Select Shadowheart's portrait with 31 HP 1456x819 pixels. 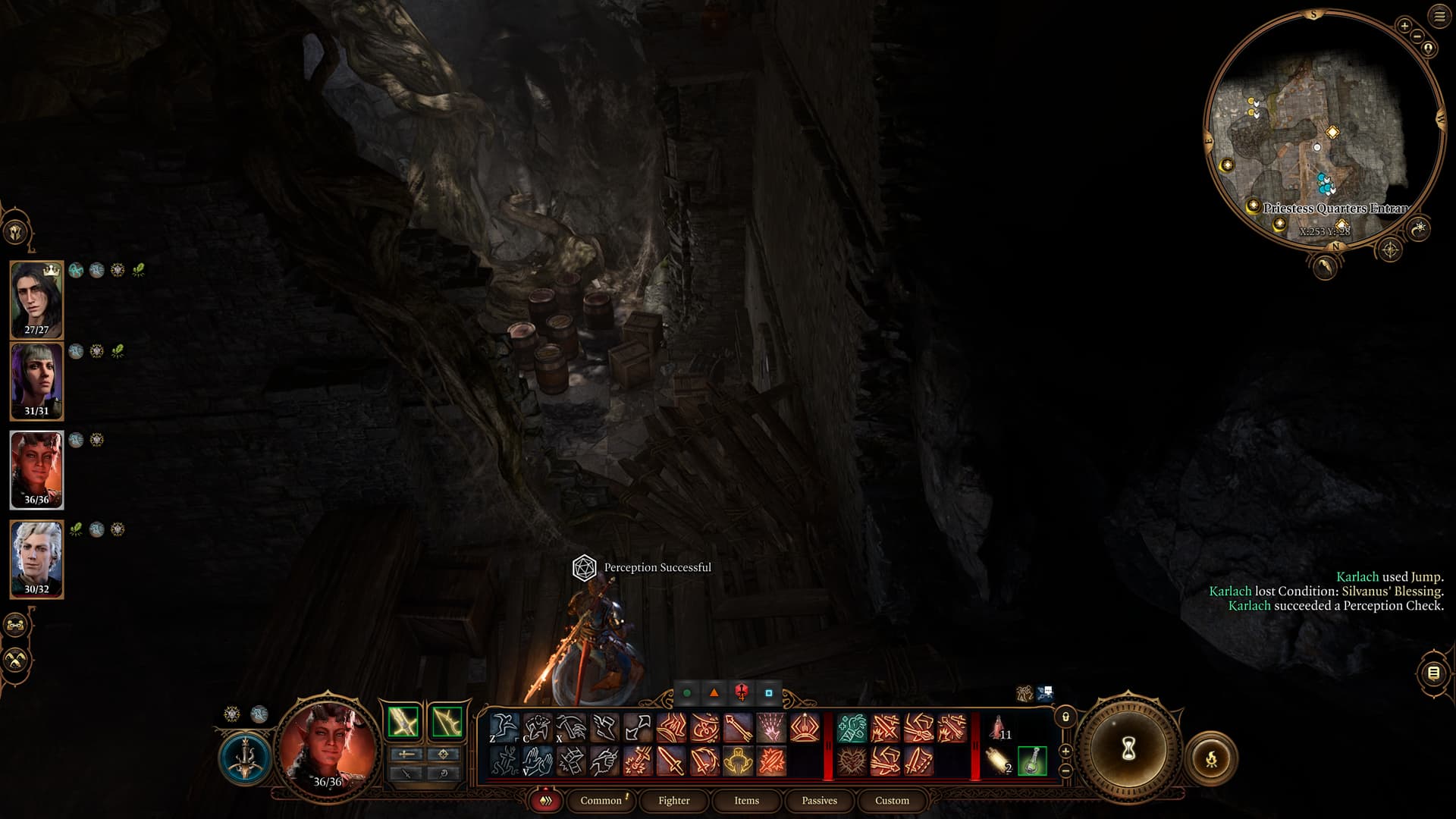pyautogui.click(x=36, y=381)
